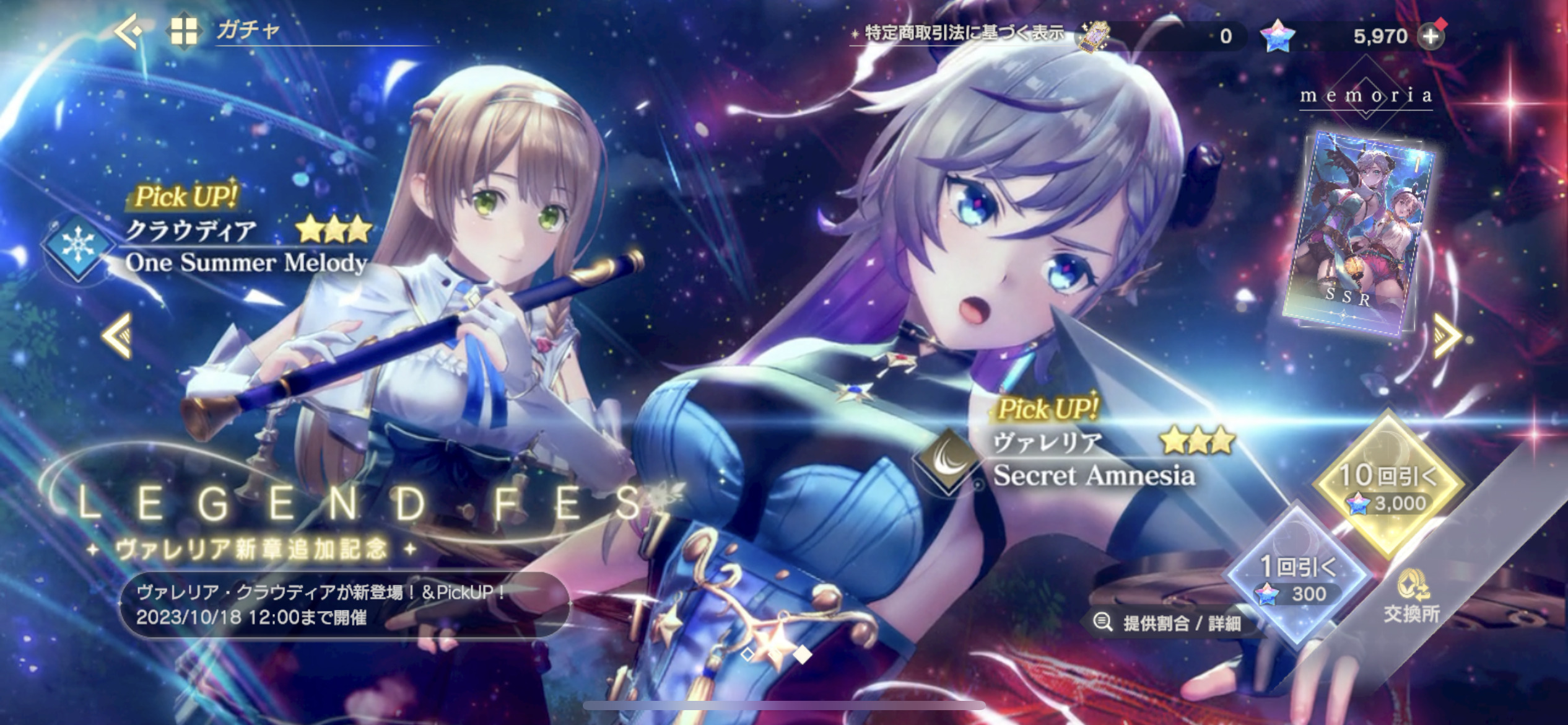Open the four-square home menu icon

184,31
